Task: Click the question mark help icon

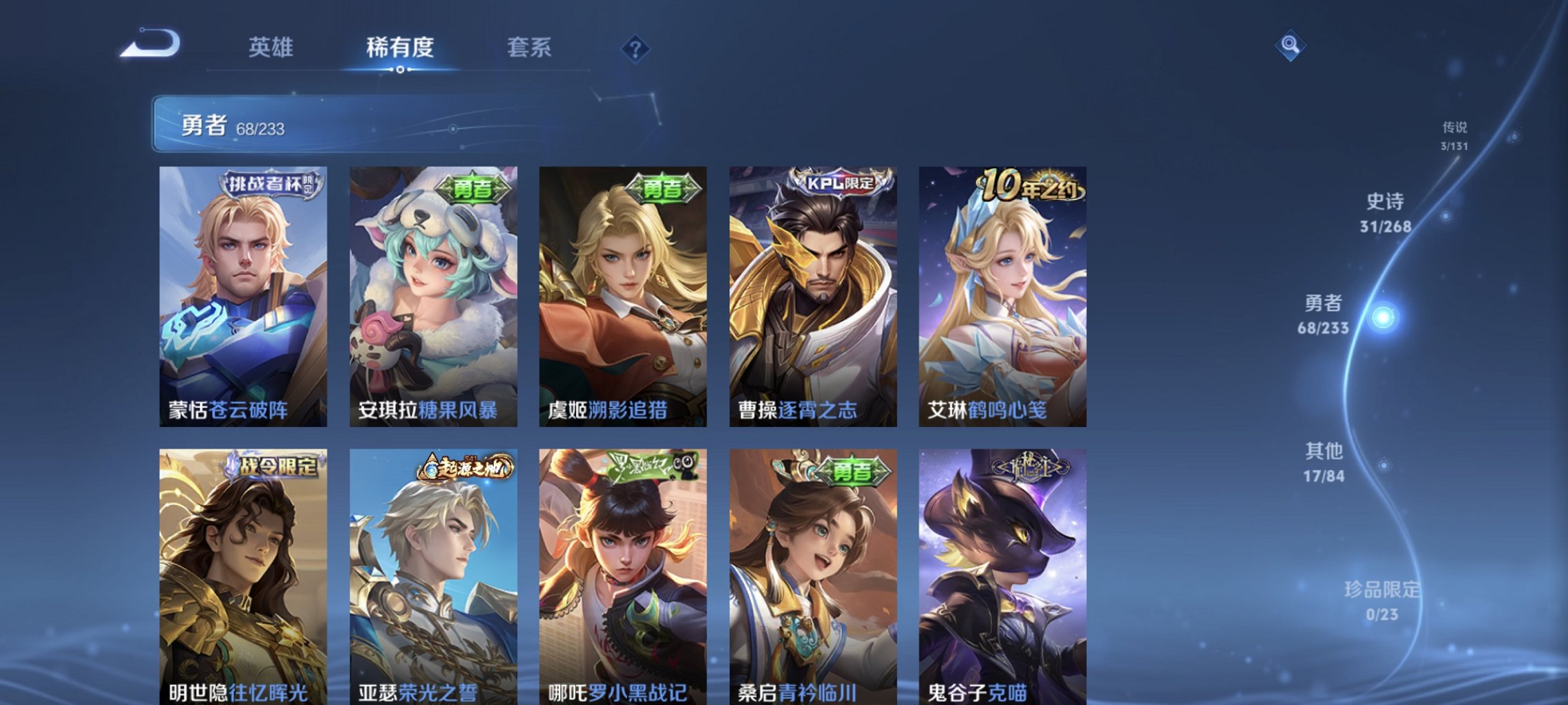Action: pyautogui.click(x=636, y=48)
